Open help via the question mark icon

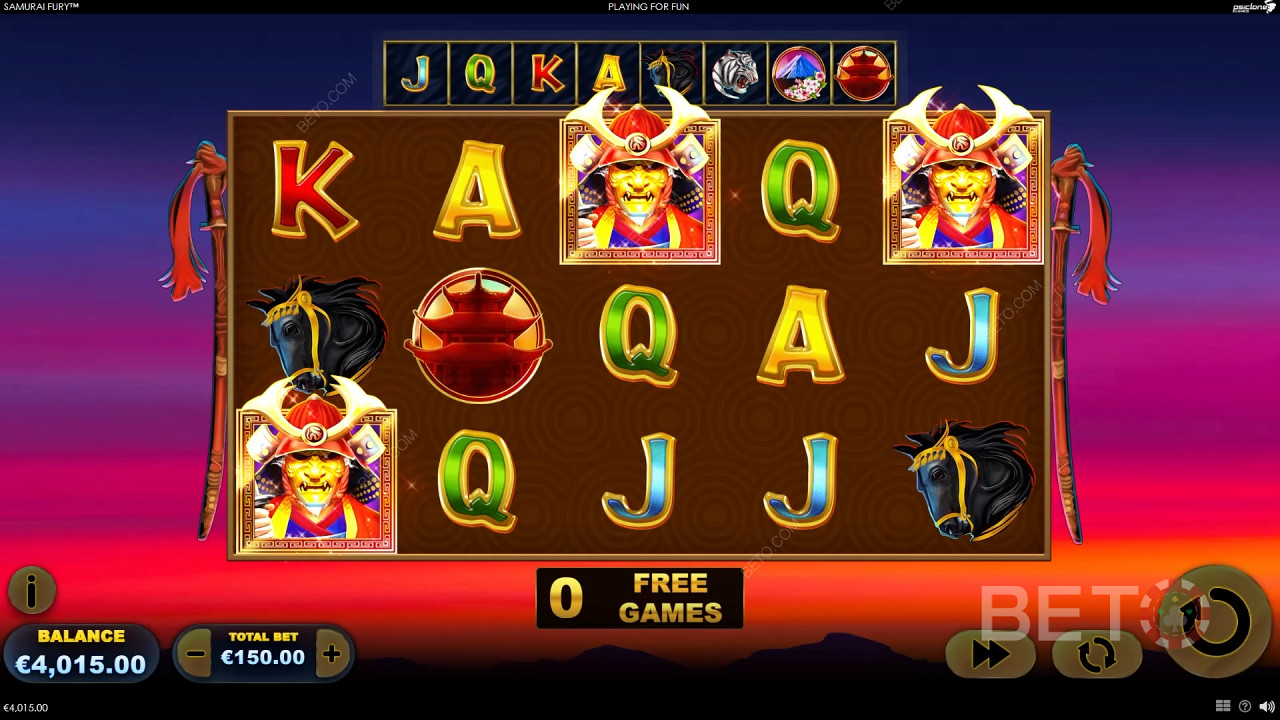pyautogui.click(x=1245, y=707)
